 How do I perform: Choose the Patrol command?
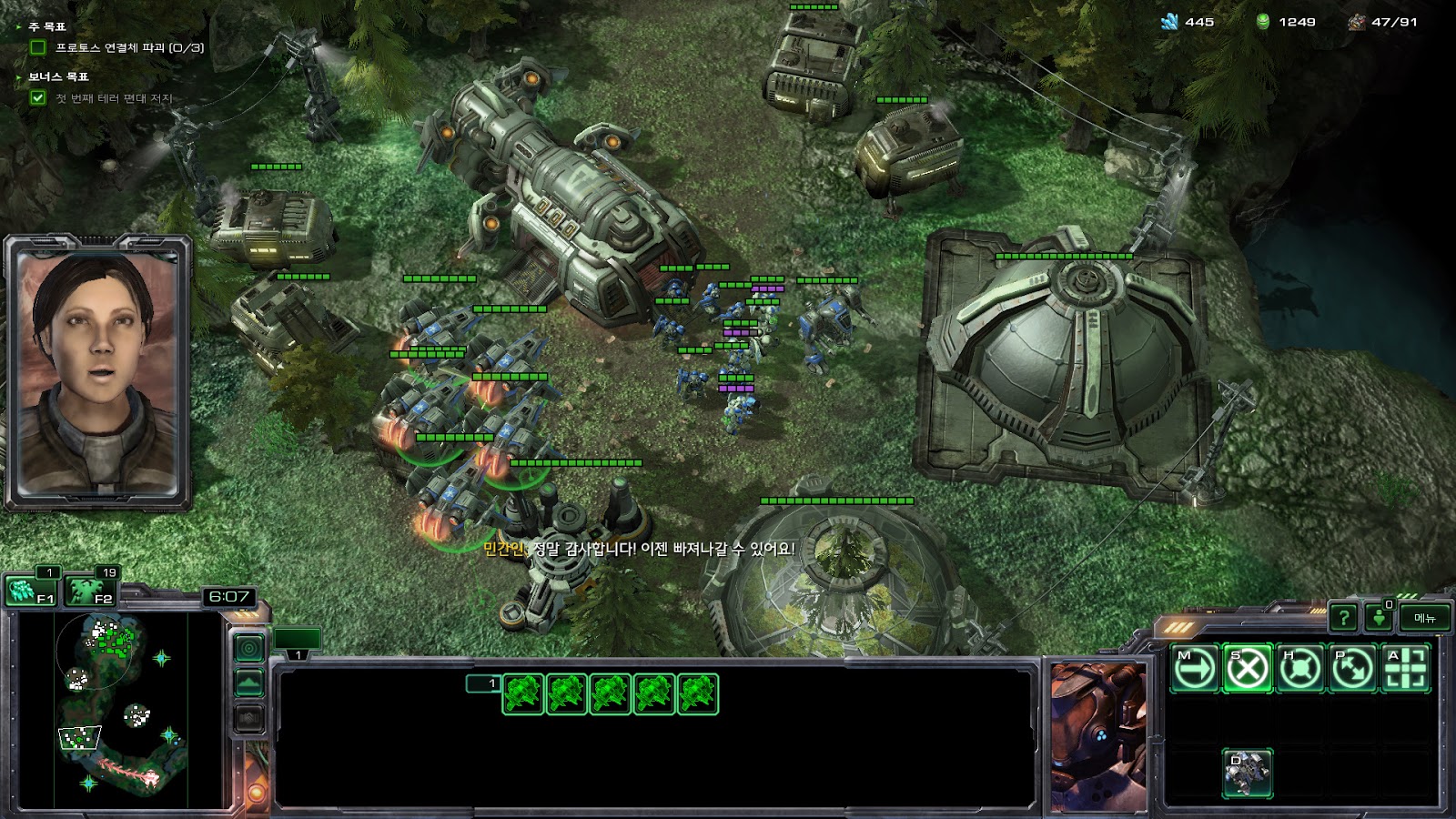(x=1352, y=670)
